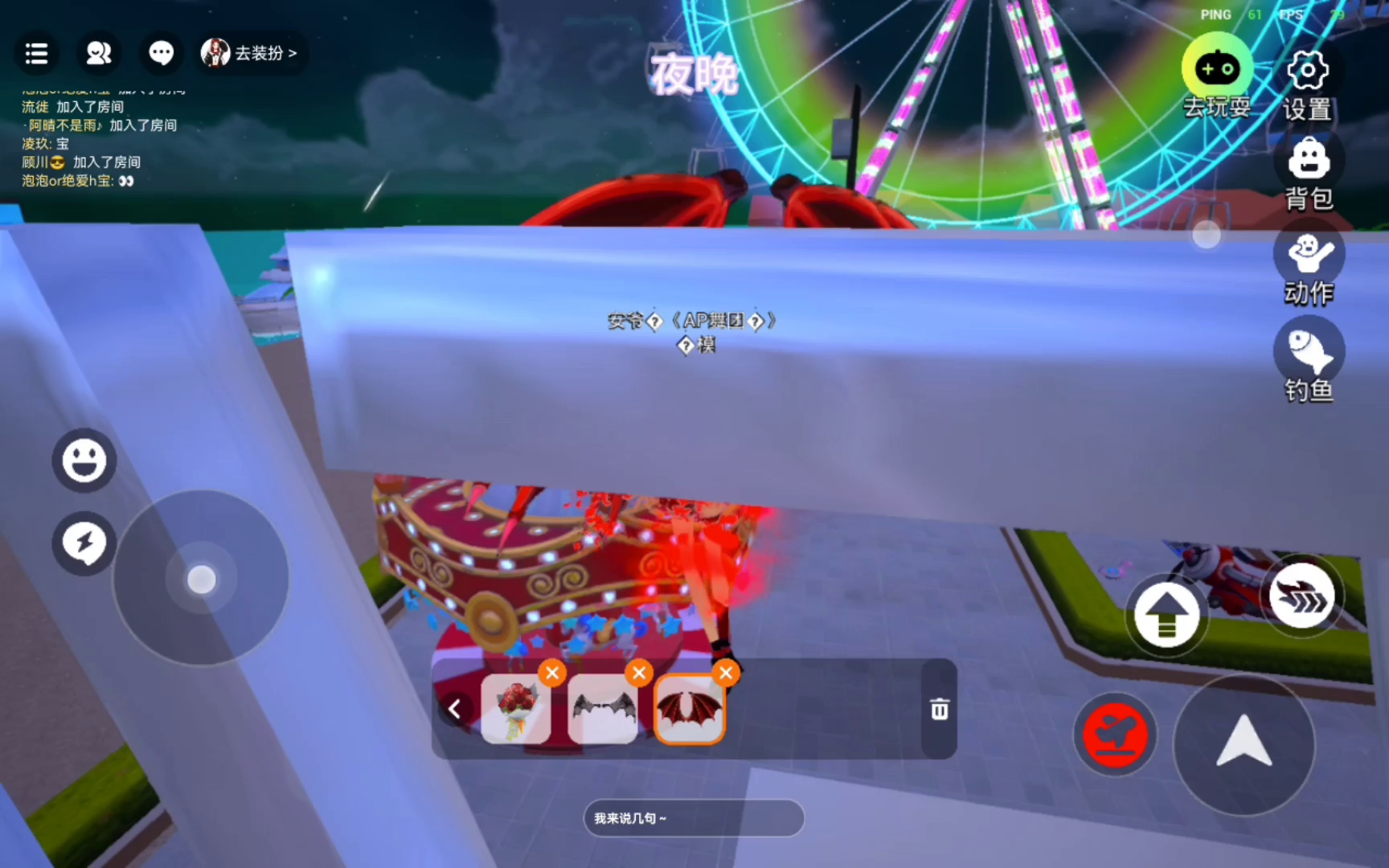Screen dimensions: 1389x868
Task: Open the friends list icon
Action: pos(98,54)
